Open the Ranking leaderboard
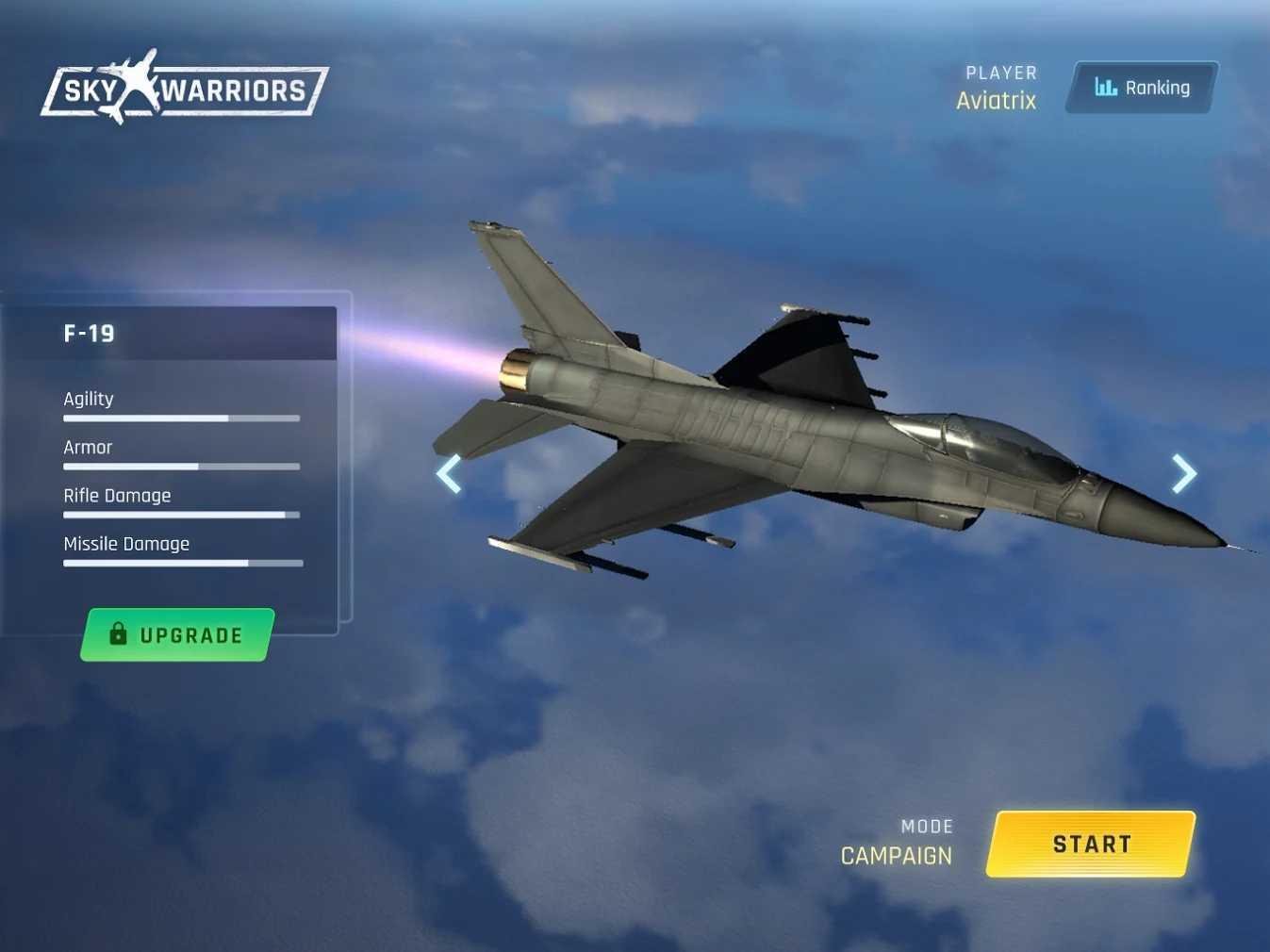The height and width of the screenshot is (952, 1270). [1142, 88]
